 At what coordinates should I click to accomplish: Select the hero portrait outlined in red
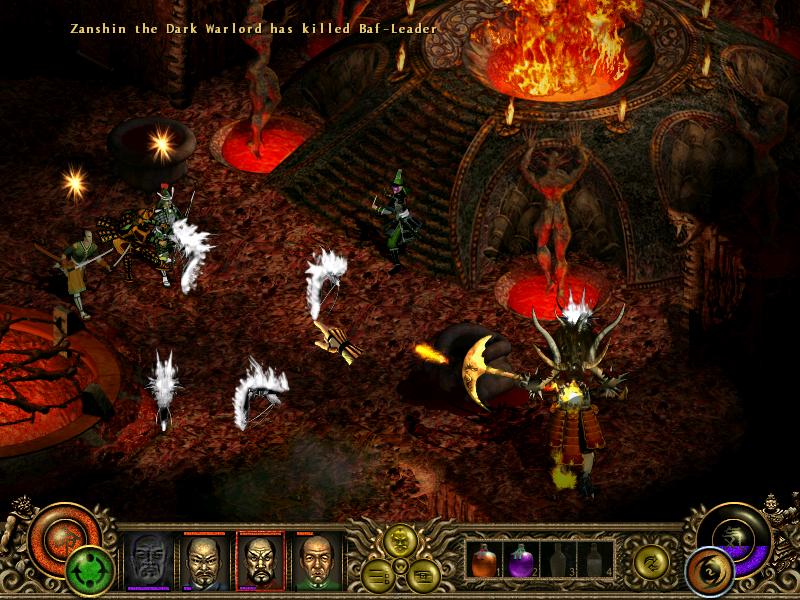[260, 561]
